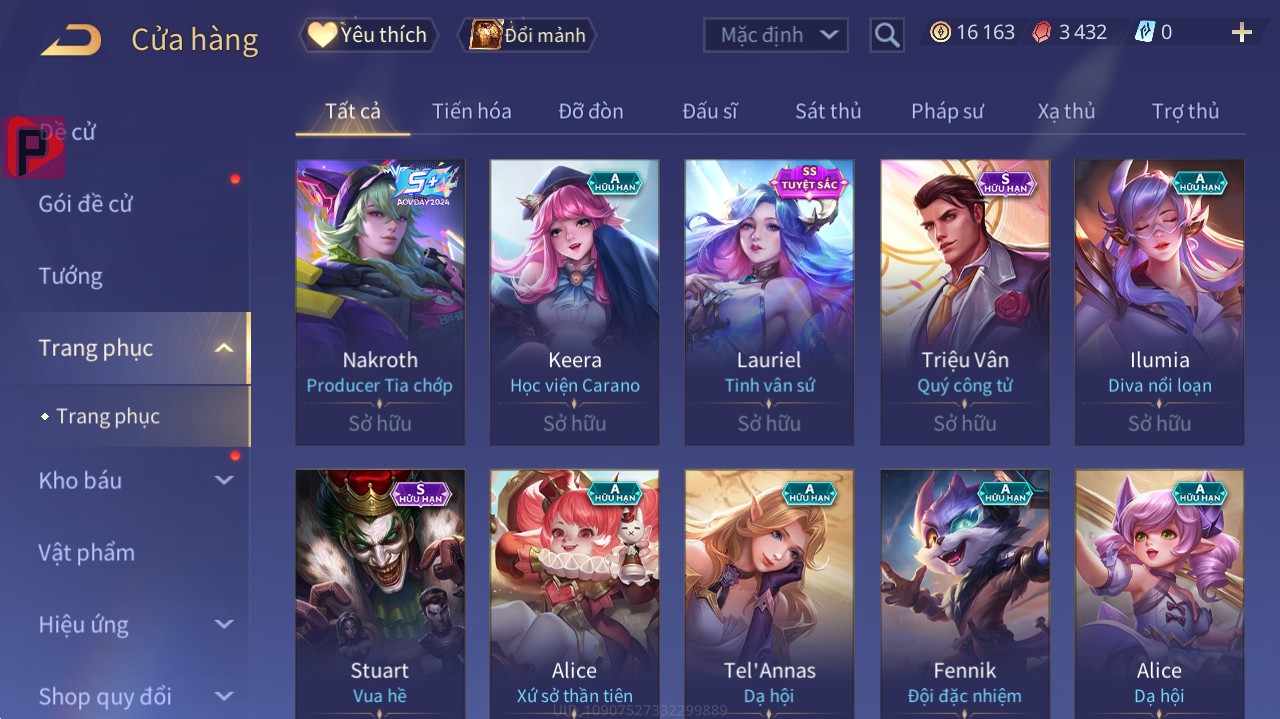Add currency with the plus button
The image size is (1280, 719).
[1241, 33]
